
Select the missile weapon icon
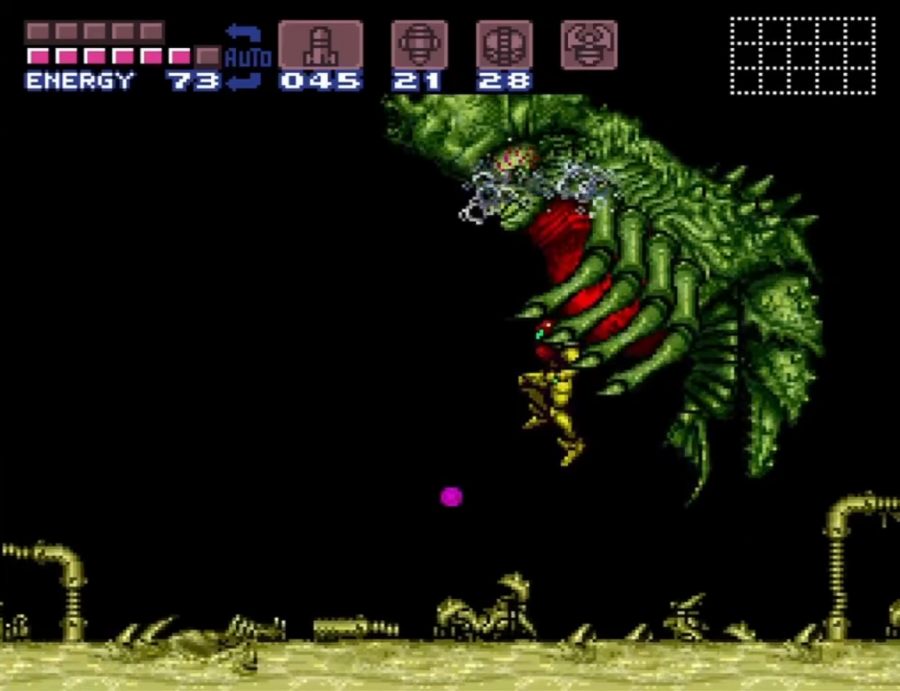[320, 45]
